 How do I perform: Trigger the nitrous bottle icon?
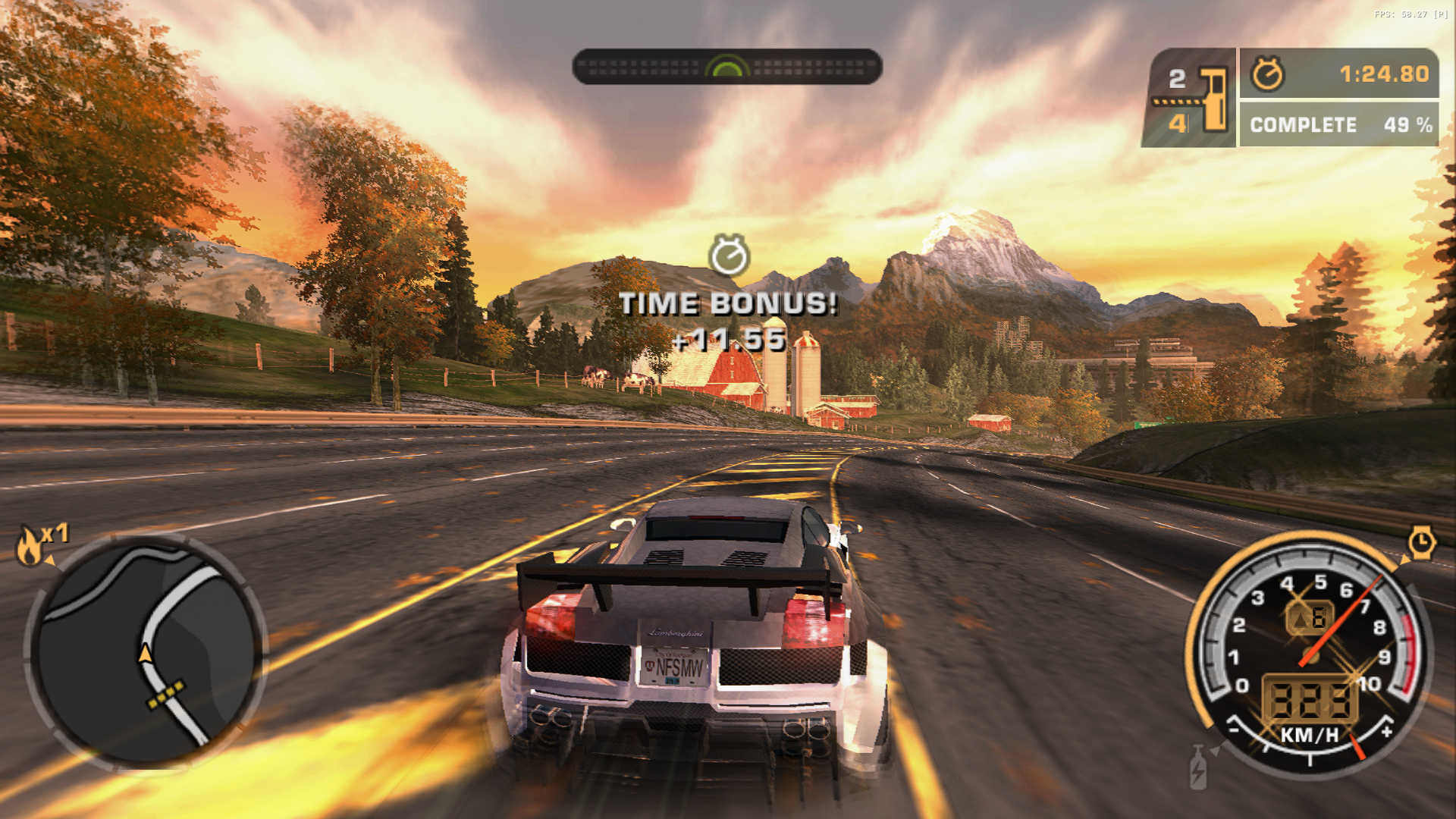click(1198, 767)
